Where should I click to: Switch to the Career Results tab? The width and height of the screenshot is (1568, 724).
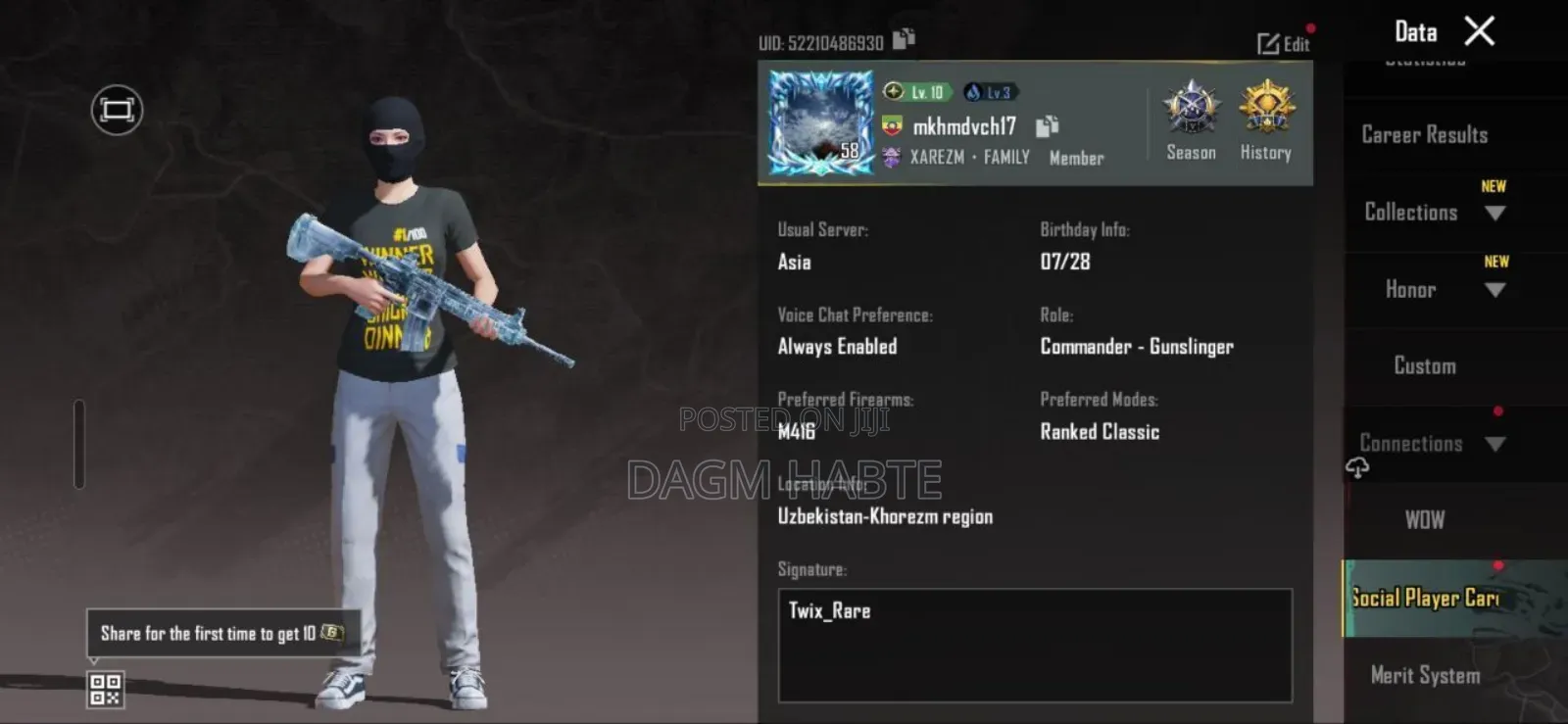[x=1423, y=135]
